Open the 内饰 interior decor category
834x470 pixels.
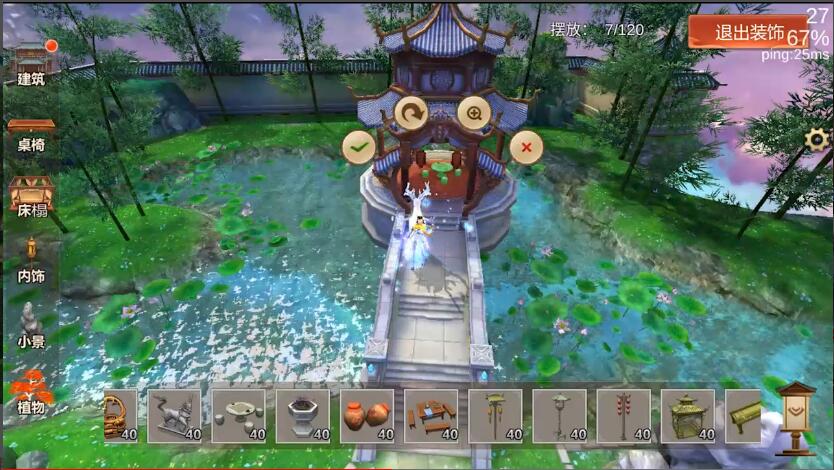31,261
